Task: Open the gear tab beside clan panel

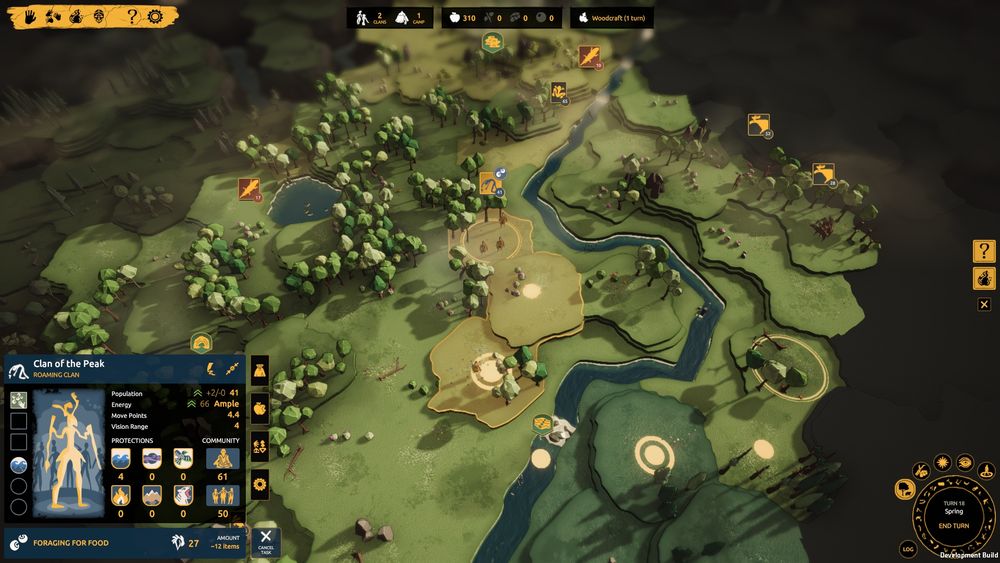Action: point(260,485)
